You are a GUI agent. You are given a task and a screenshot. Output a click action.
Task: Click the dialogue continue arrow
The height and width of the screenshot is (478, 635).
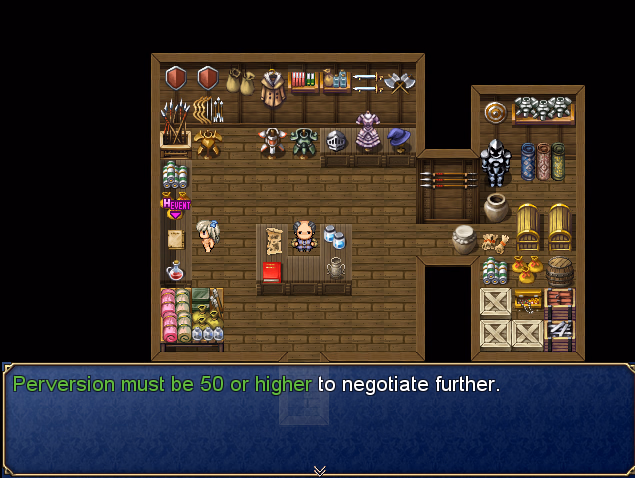pos(319,470)
